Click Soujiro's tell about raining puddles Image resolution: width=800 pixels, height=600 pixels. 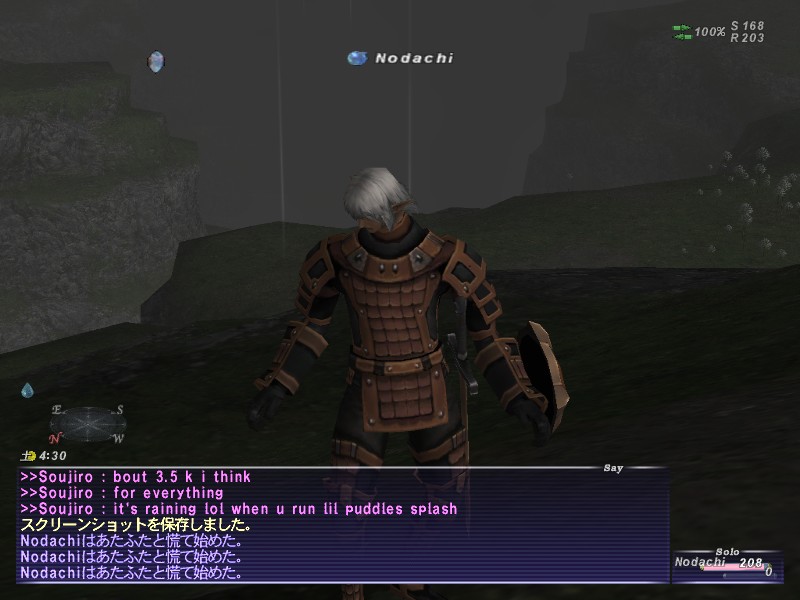tap(239, 509)
